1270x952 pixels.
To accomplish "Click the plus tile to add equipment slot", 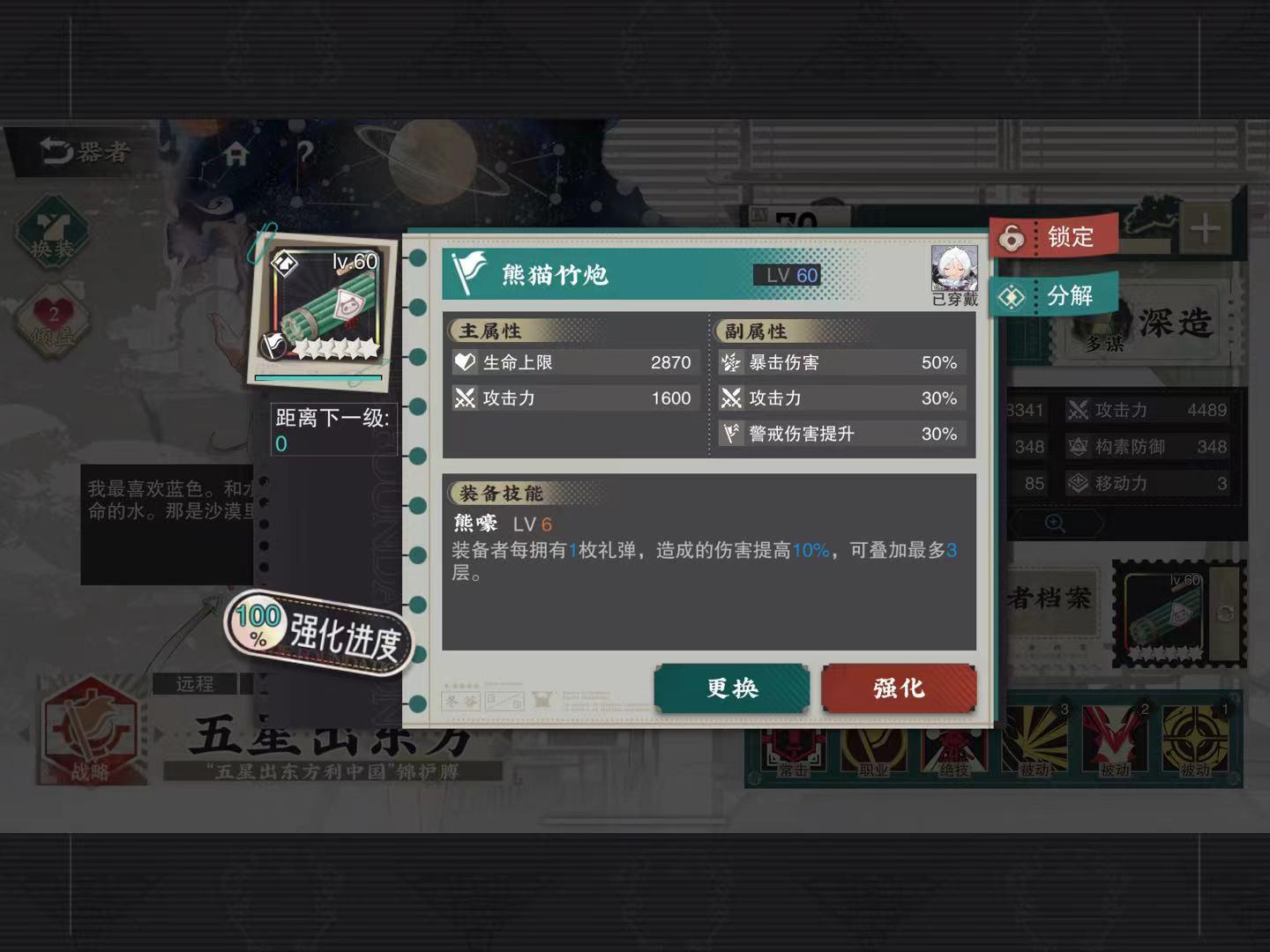I will 1205,227.
